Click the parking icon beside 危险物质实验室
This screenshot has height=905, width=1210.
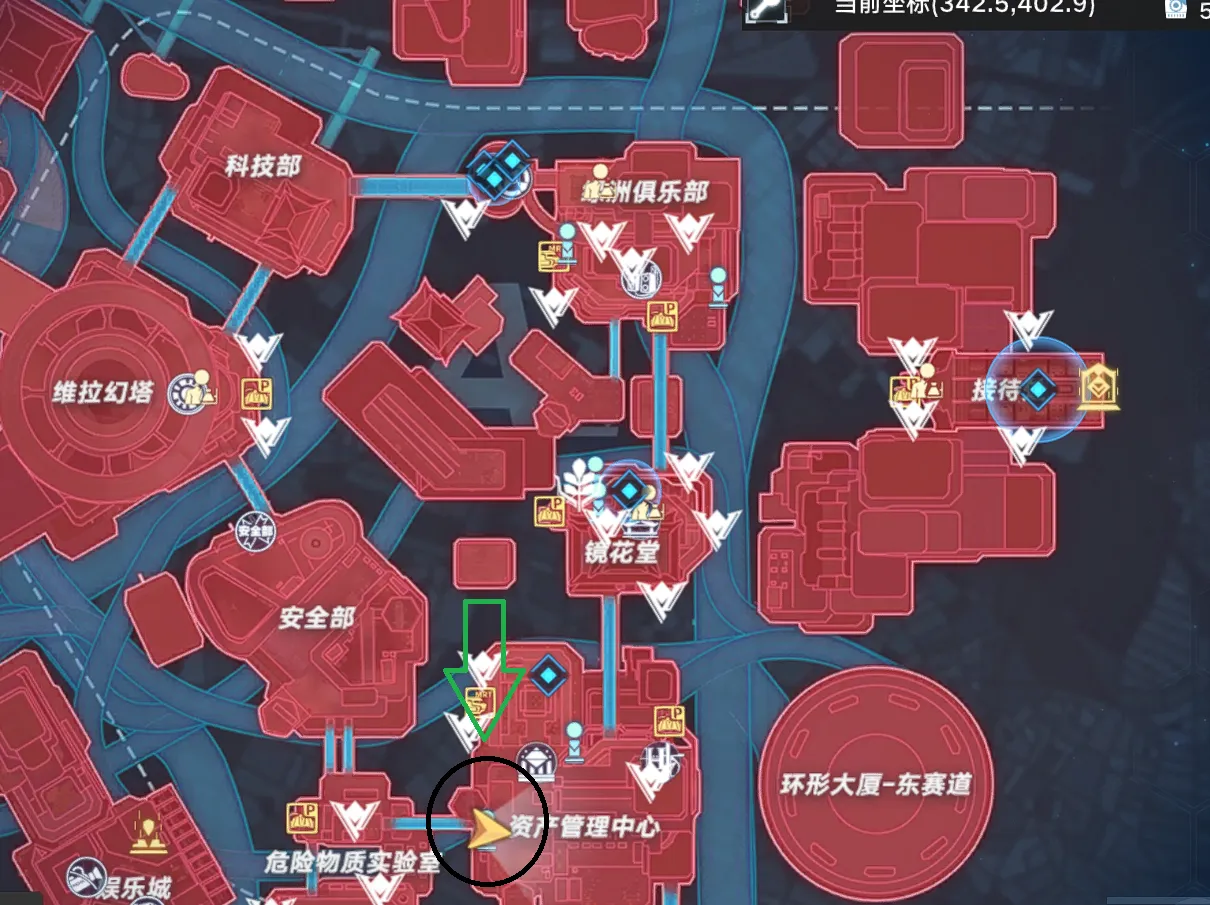[302, 817]
